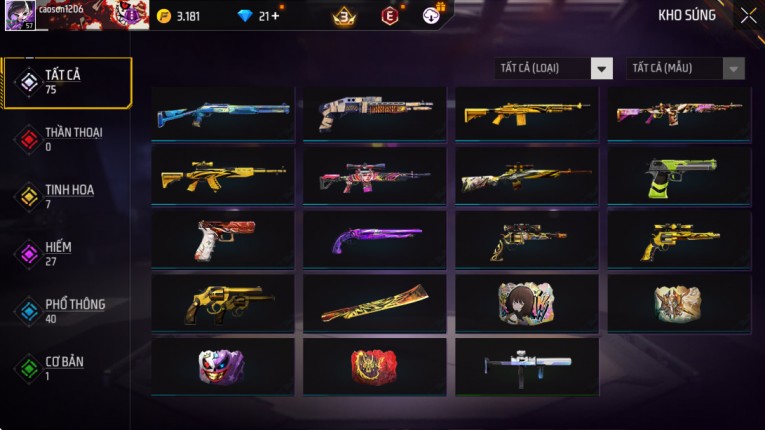Select the white rocket launcher skin

pyautogui.click(x=527, y=366)
